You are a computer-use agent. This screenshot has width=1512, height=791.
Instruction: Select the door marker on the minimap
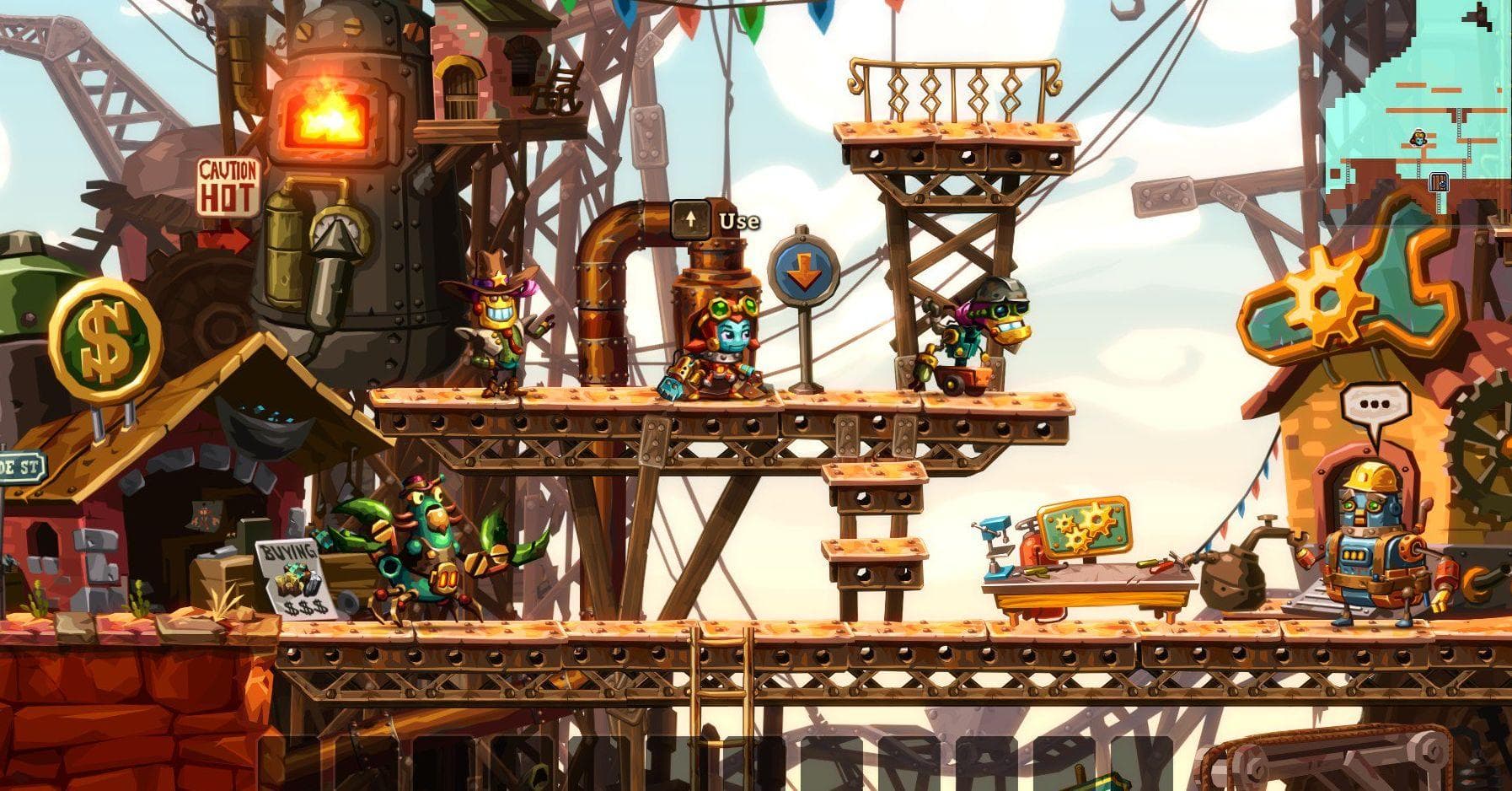1439,181
